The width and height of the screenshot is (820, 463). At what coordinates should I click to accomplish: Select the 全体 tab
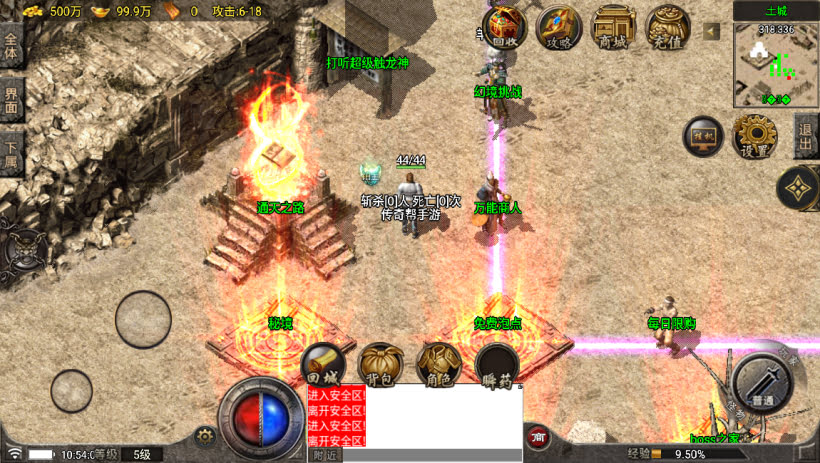[x=12, y=46]
